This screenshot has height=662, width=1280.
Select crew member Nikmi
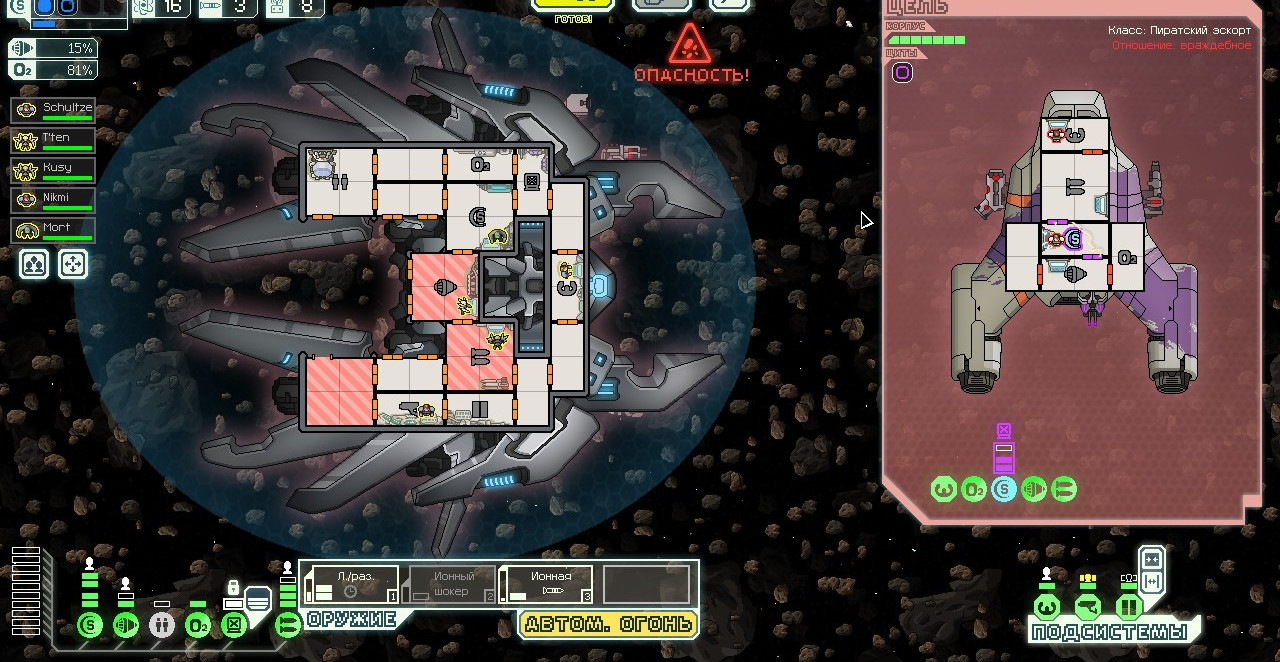coord(53,200)
